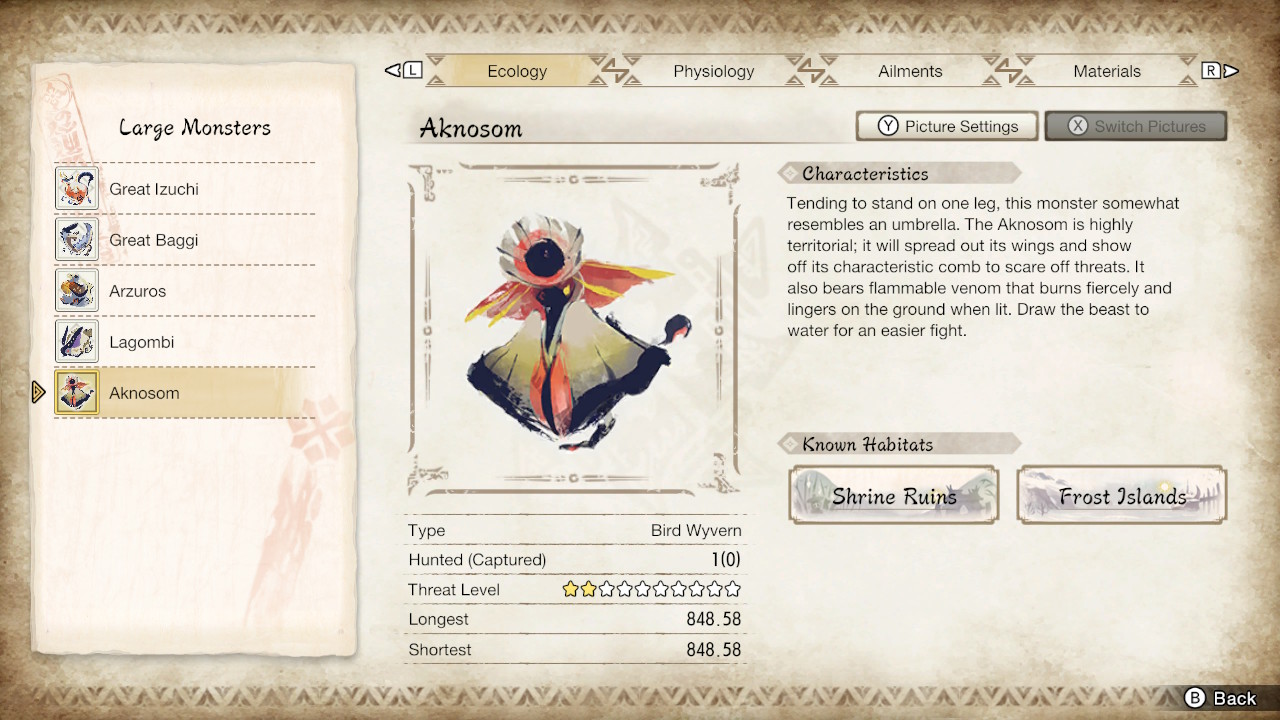Click the left-pointing page navigation arrow
The height and width of the screenshot is (720, 1280).
point(392,70)
